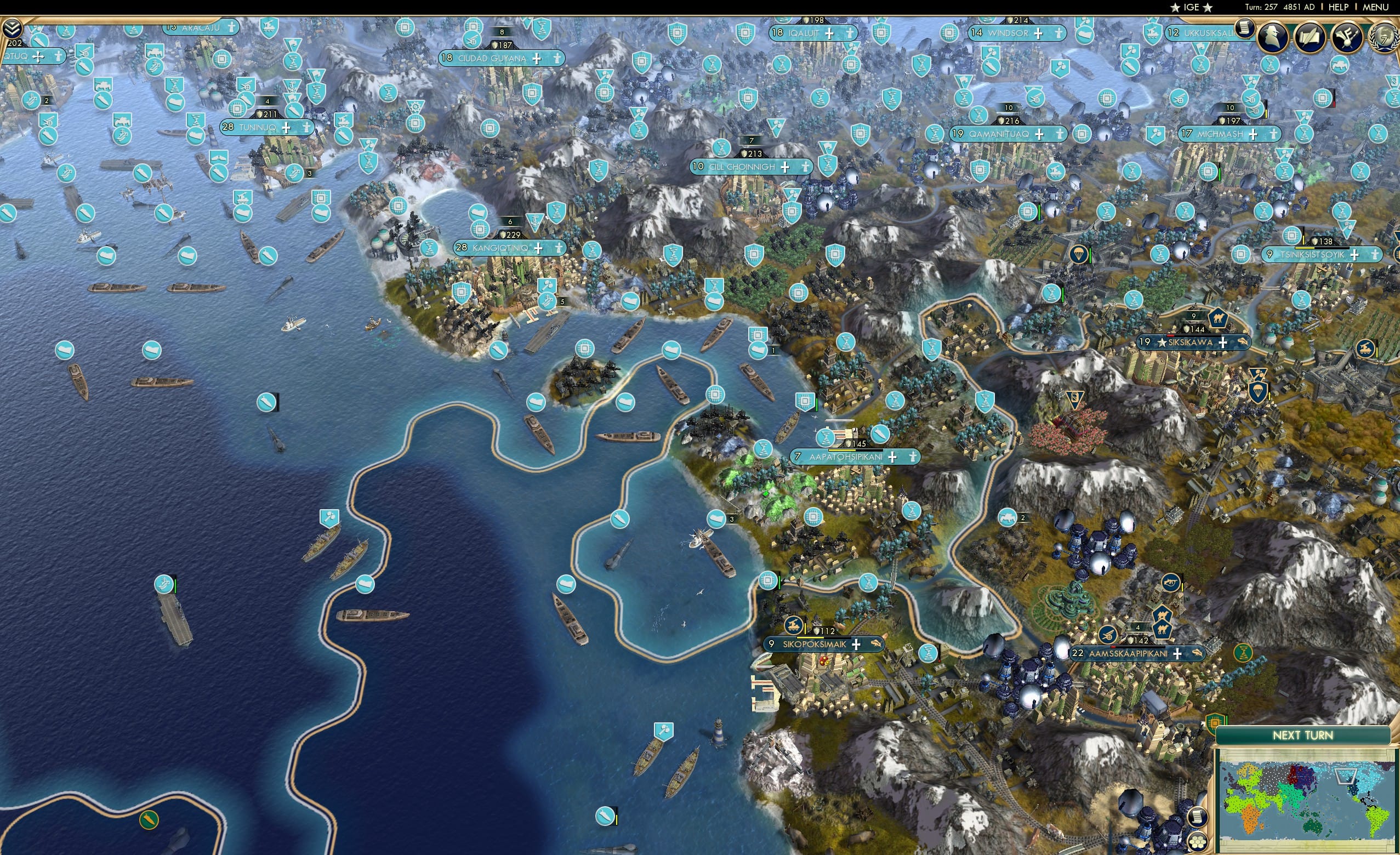Toggle strategic view mode below the minimap

1198,842
